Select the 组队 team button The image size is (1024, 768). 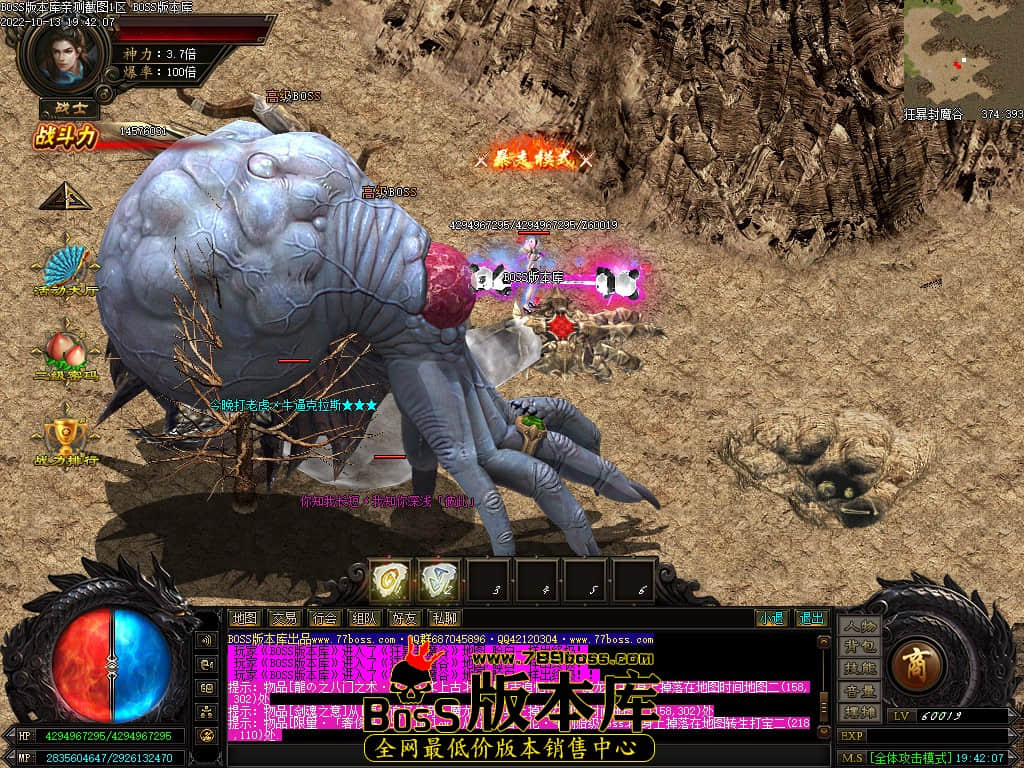click(364, 618)
